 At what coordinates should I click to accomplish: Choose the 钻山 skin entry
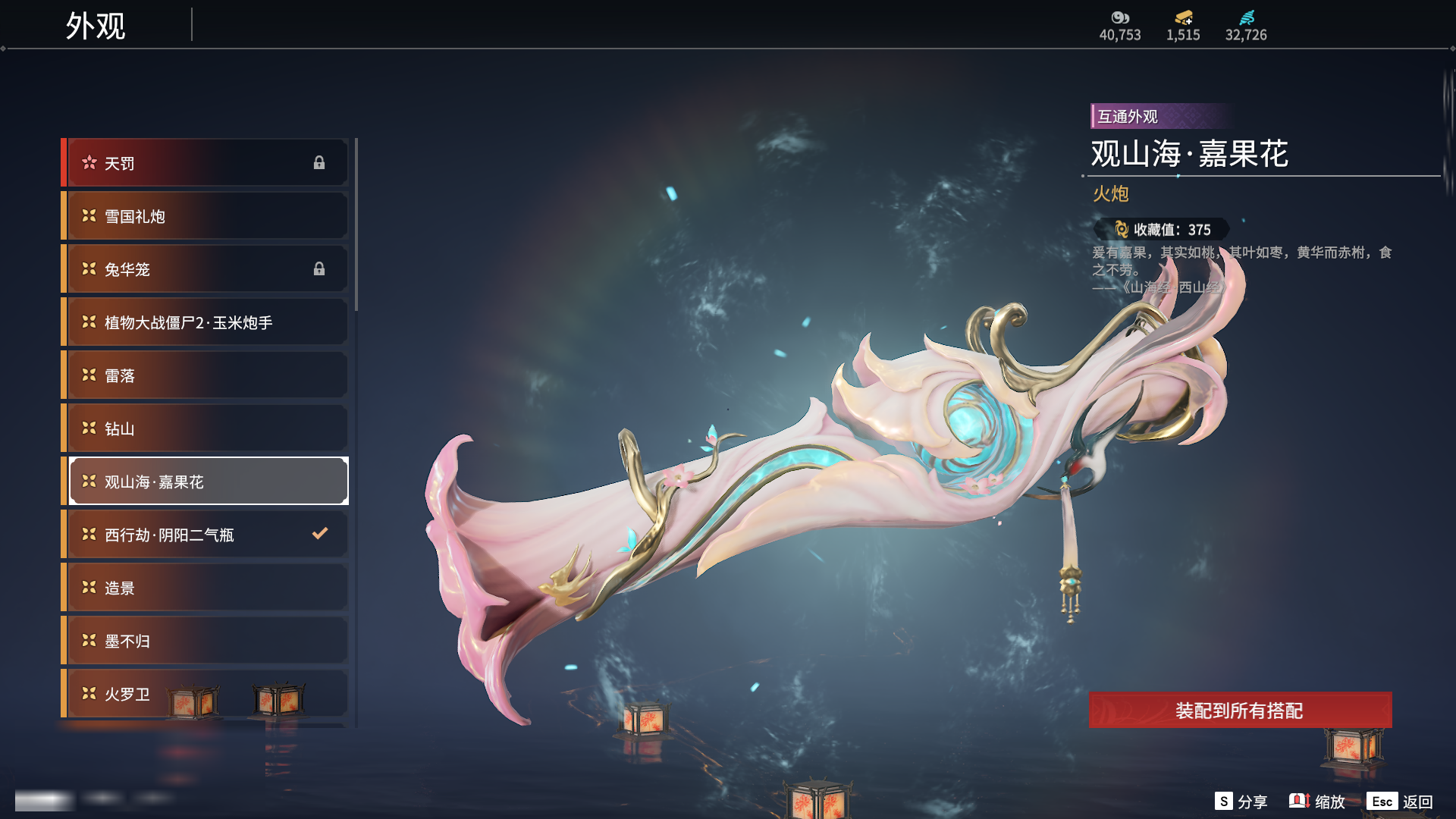tap(206, 428)
